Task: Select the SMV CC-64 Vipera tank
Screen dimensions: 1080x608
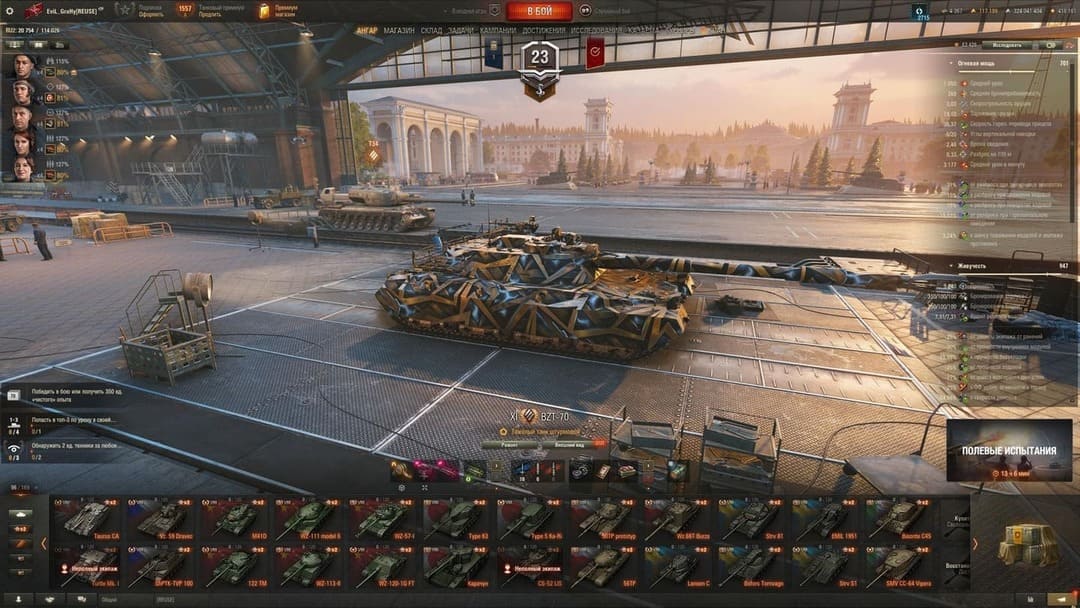Action: pos(900,568)
